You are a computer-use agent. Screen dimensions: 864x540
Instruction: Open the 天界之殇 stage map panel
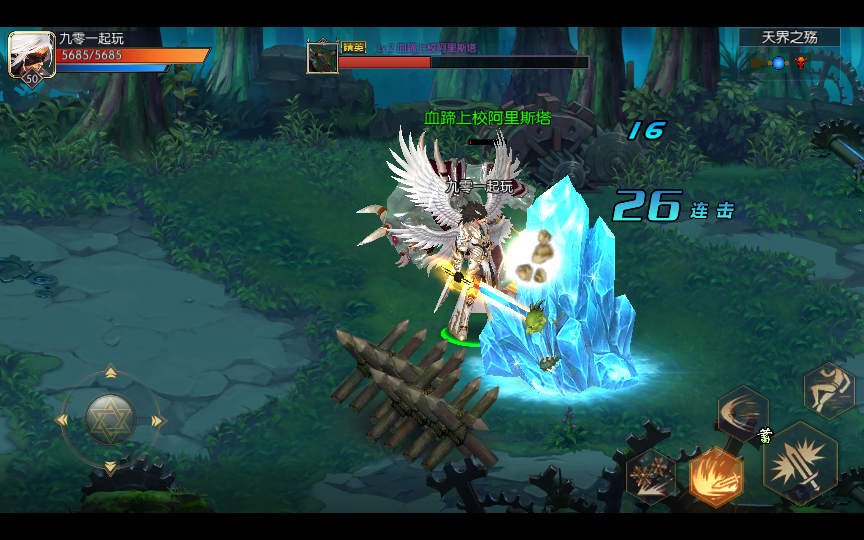click(x=789, y=37)
